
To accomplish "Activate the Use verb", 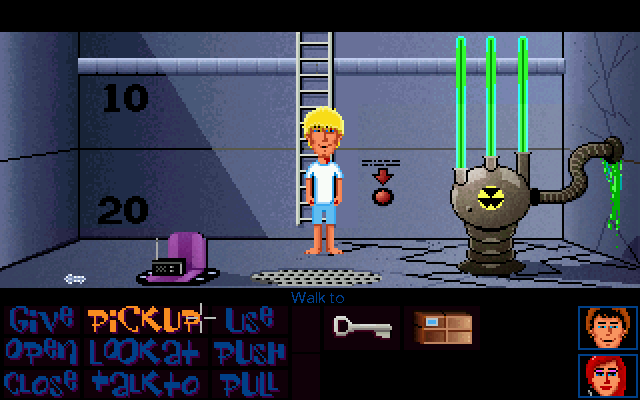I will click(x=248, y=320).
